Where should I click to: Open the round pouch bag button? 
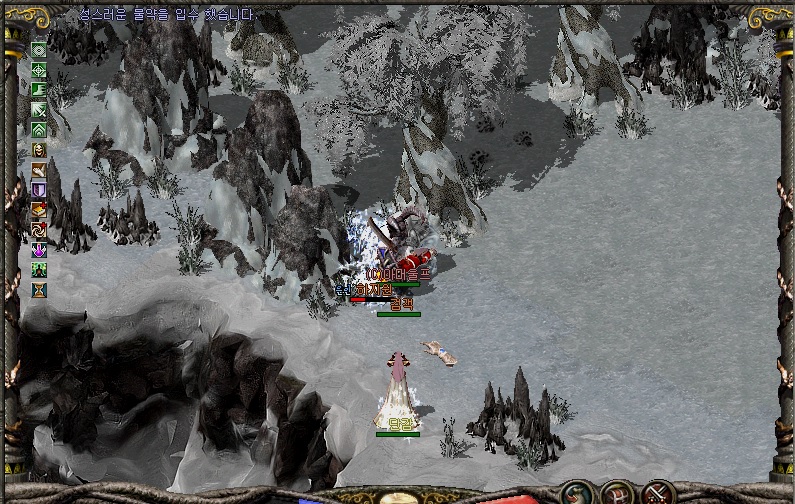pos(575,493)
